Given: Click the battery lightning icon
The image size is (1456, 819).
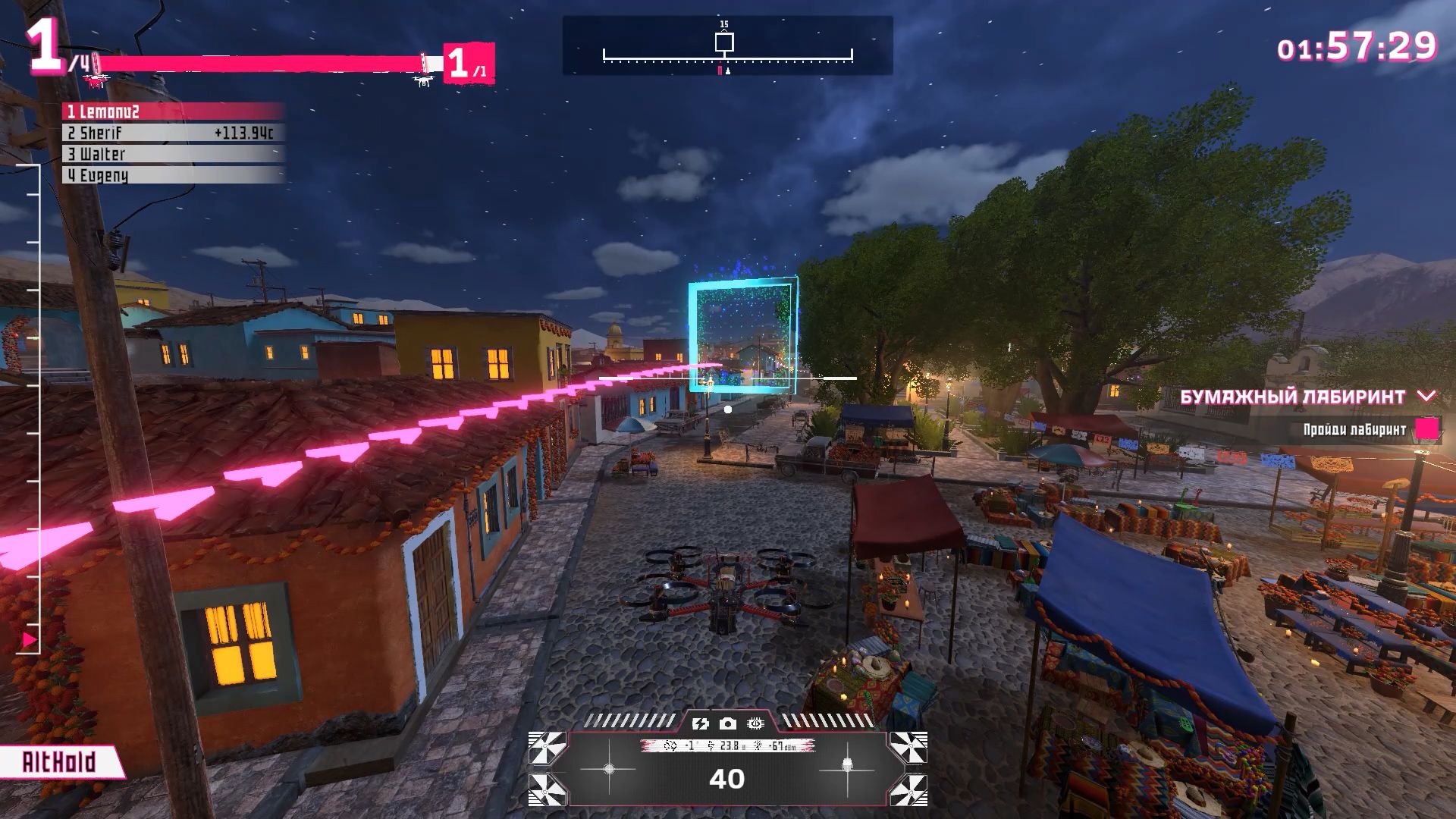Looking at the screenshot, I should [701, 723].
